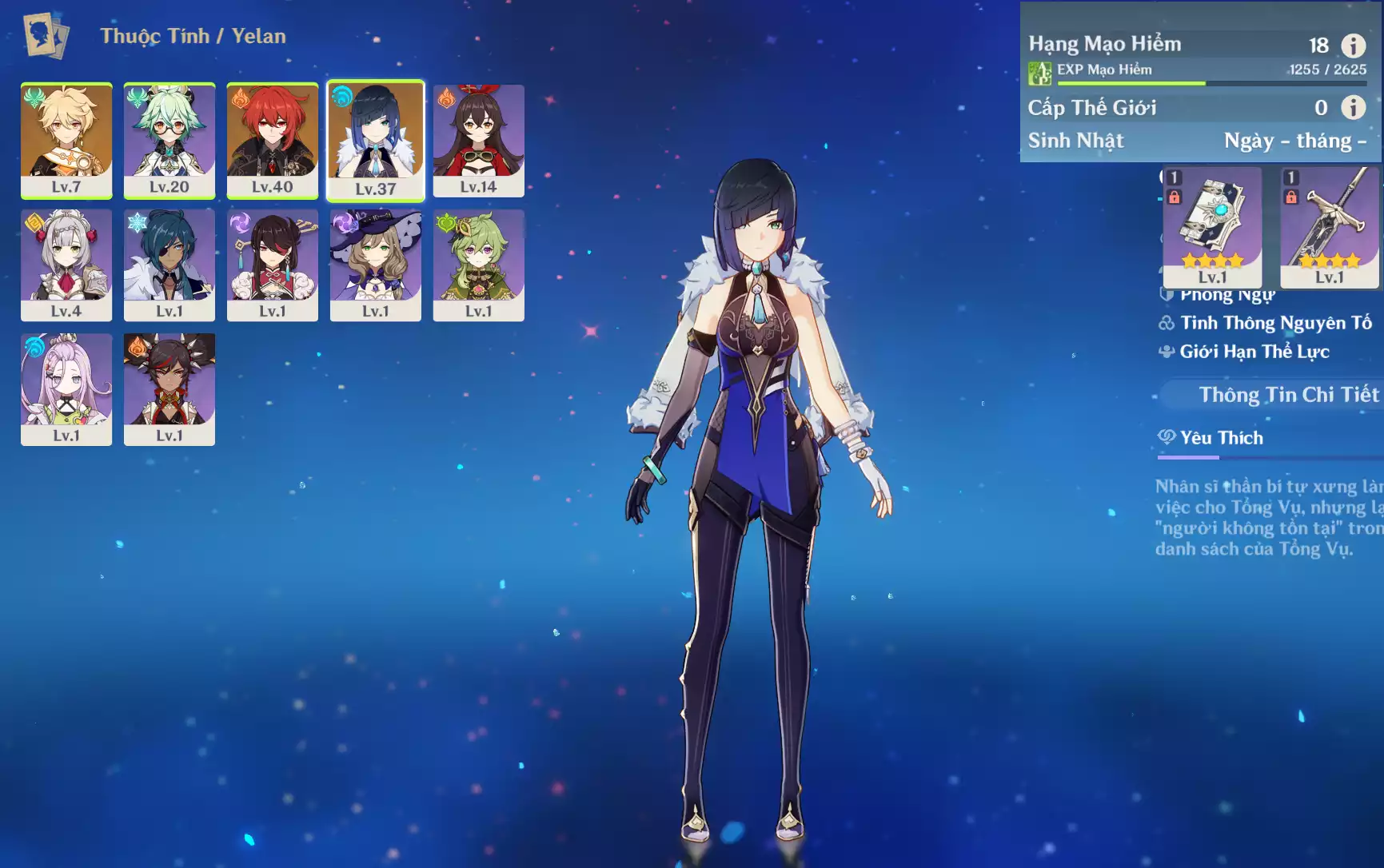Open the info icon beside Hạng Mạo Hiểm
Viewport: 1384px width, 868px height.
[x=1353, y=46]
